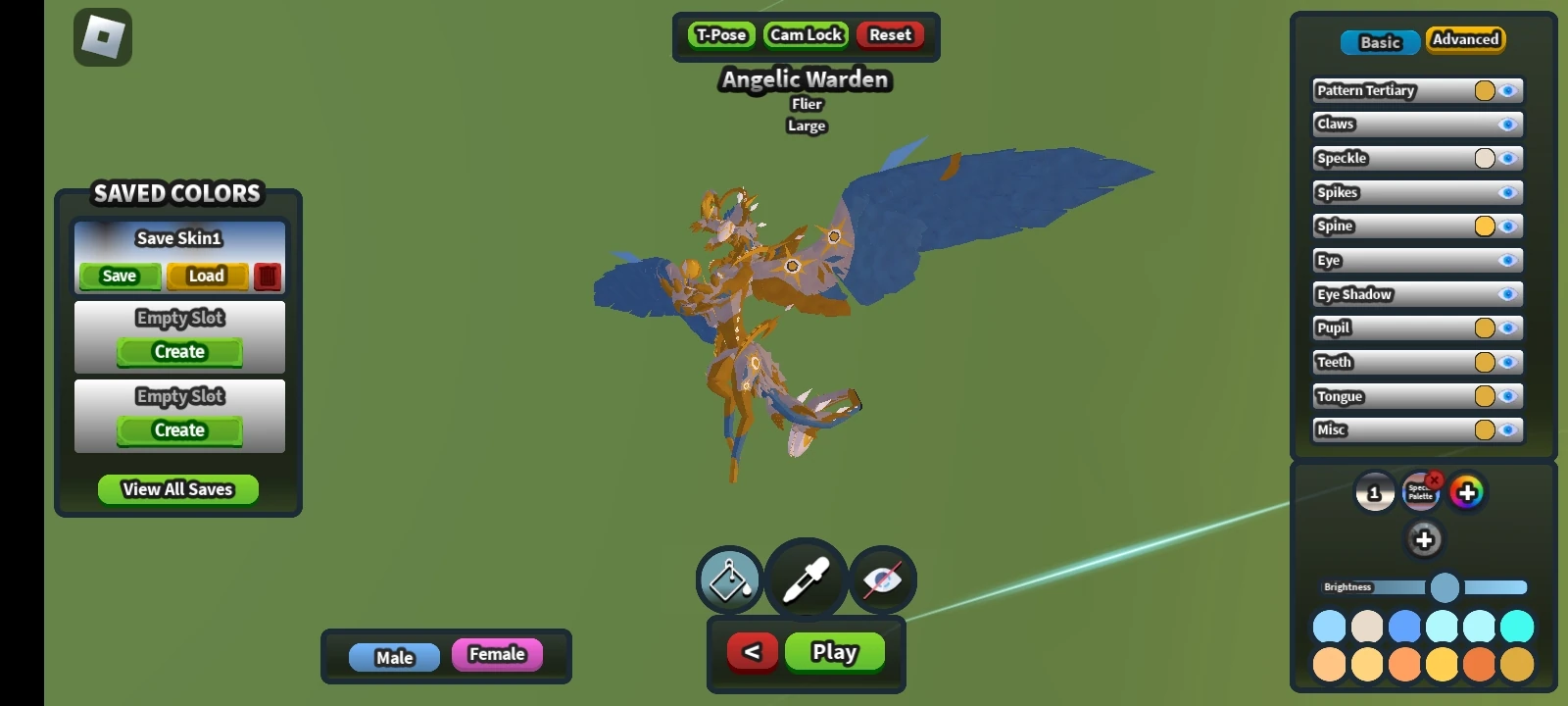Toggle visibility of Claws
This screenshot has height=706, width=1568.
point(1507,124)
